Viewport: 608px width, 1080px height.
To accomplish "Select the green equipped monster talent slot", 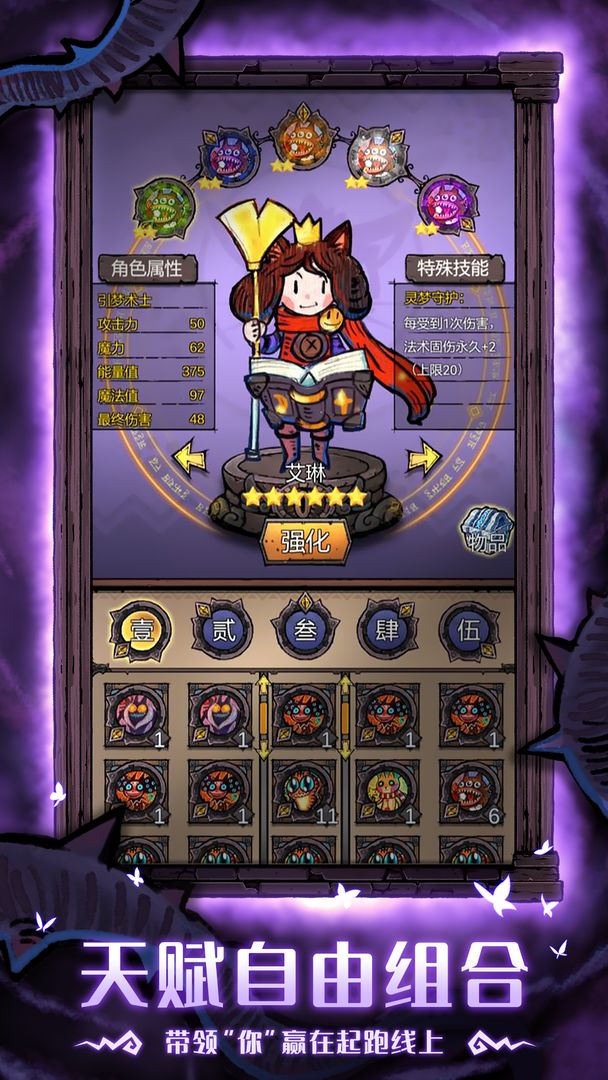I will pyautogui.click(x=163, y=206).
